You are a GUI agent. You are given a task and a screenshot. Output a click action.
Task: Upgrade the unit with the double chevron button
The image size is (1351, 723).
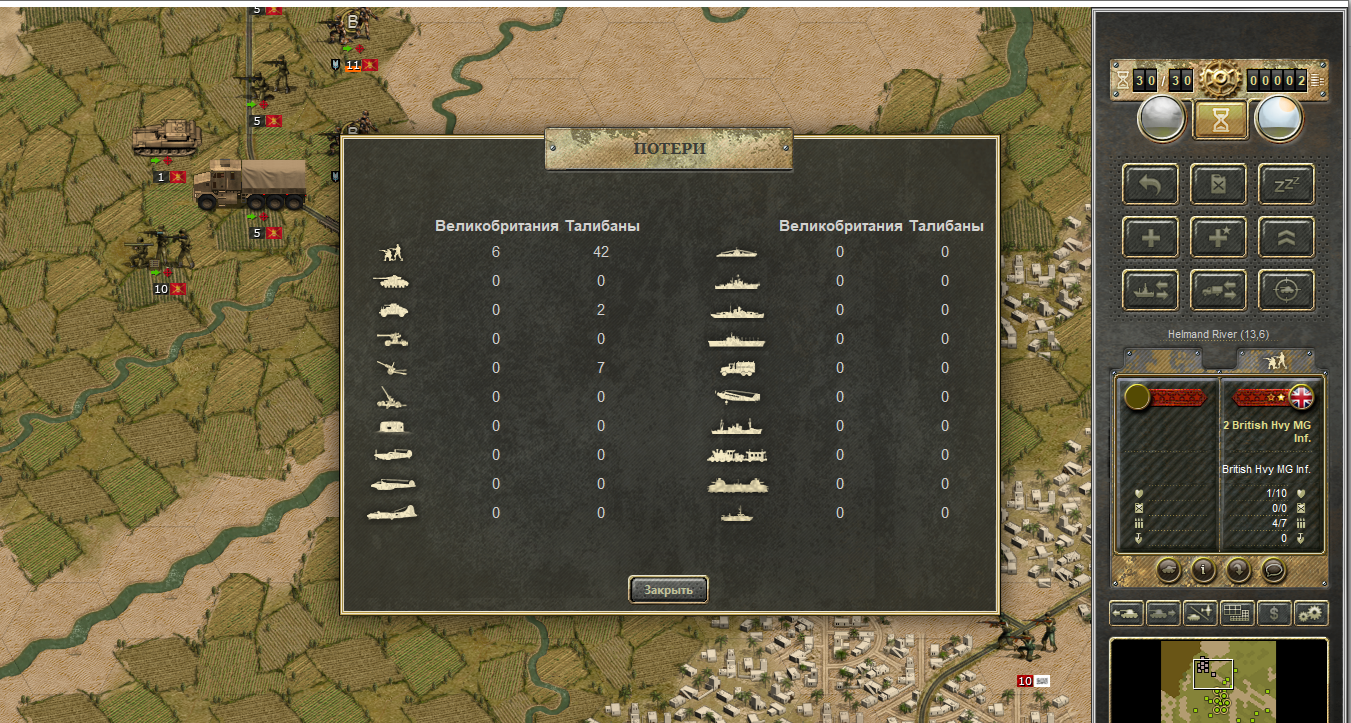click(x=1286, y=237)
